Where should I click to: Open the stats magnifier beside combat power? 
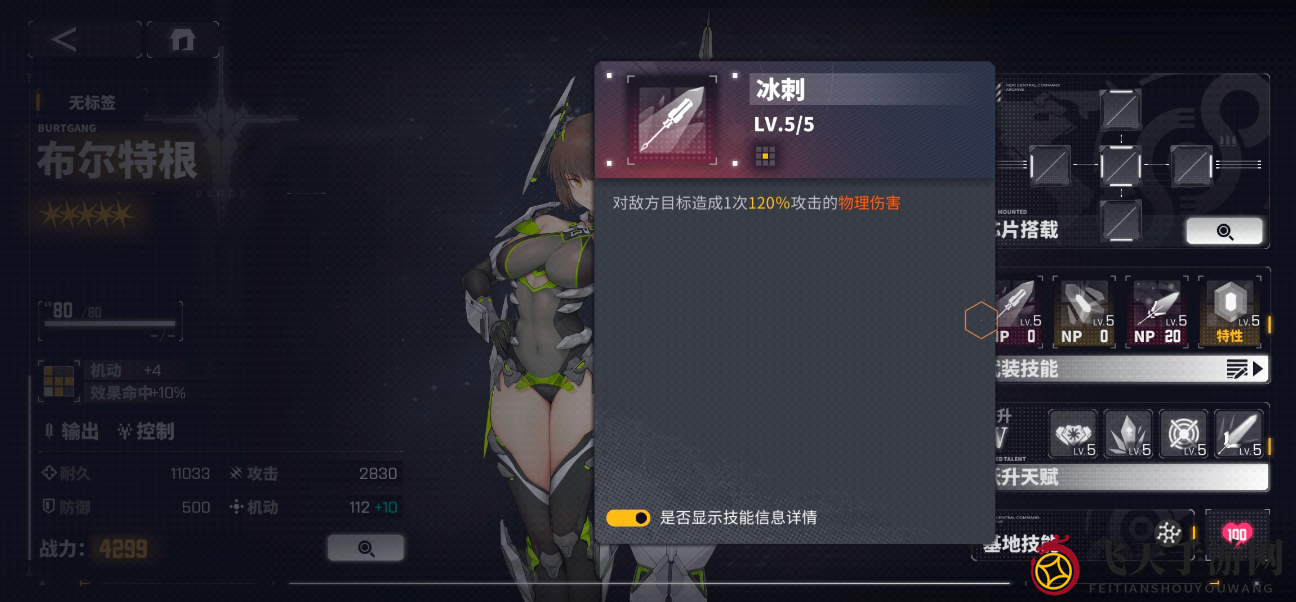pos(366,548)
